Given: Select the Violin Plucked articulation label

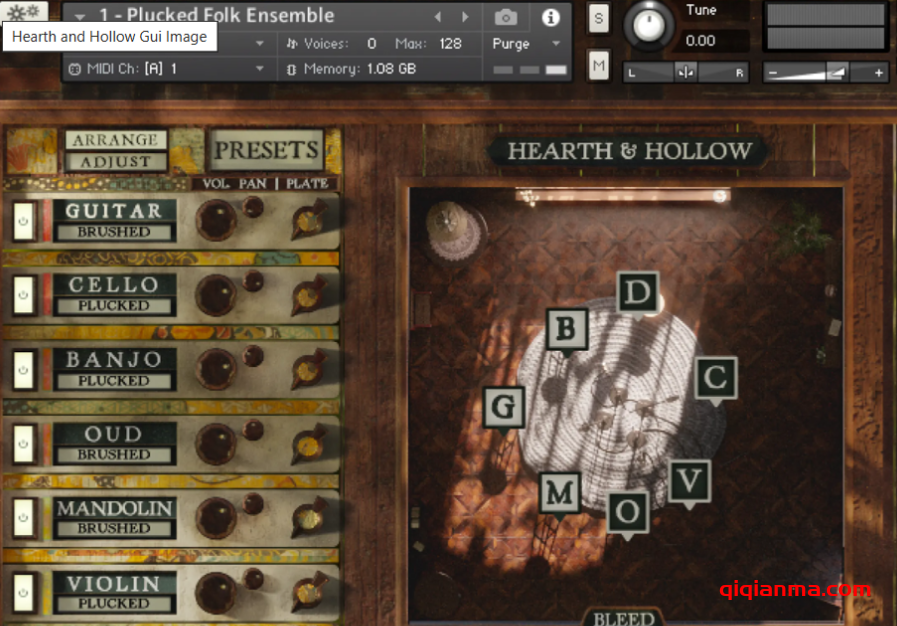Looking at the screenshot, I should 114,604.
